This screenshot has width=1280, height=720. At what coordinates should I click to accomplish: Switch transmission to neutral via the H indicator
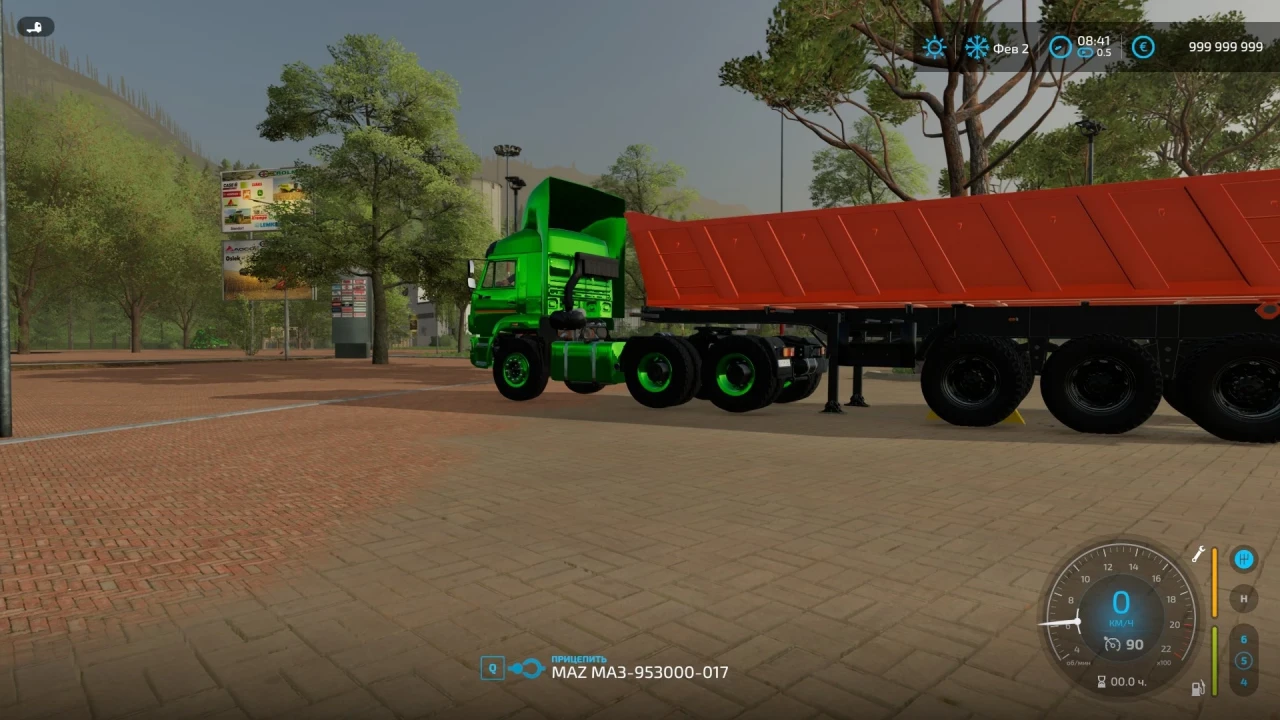(1244, 599)
